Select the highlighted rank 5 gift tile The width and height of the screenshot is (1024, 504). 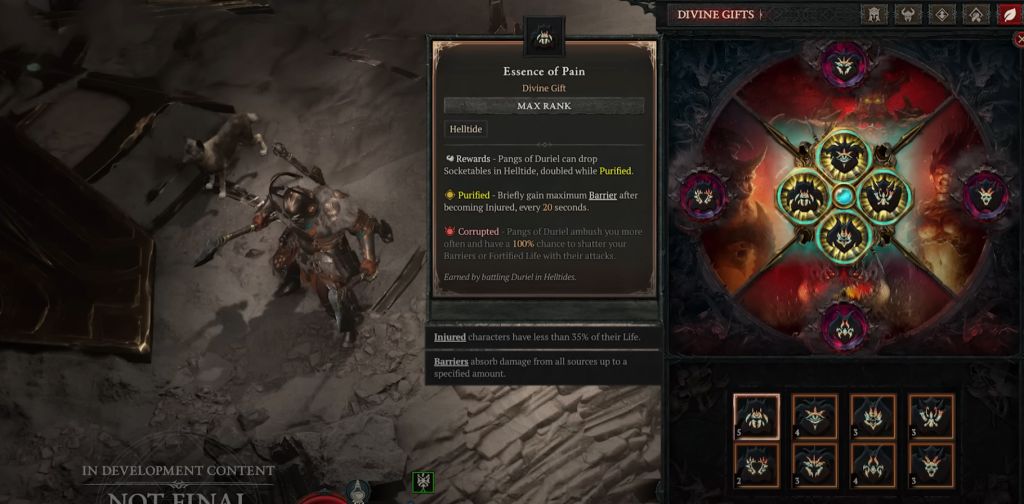[757, 416]
